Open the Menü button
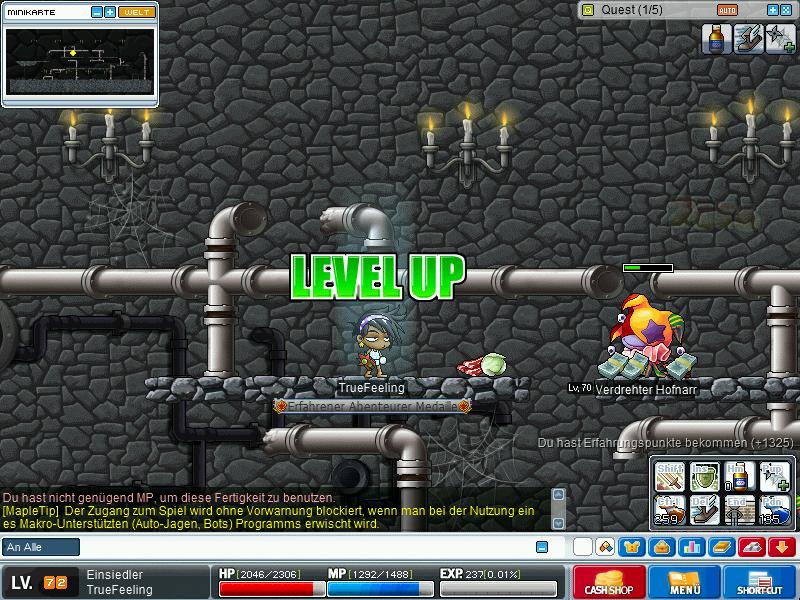 click(685, 582)
